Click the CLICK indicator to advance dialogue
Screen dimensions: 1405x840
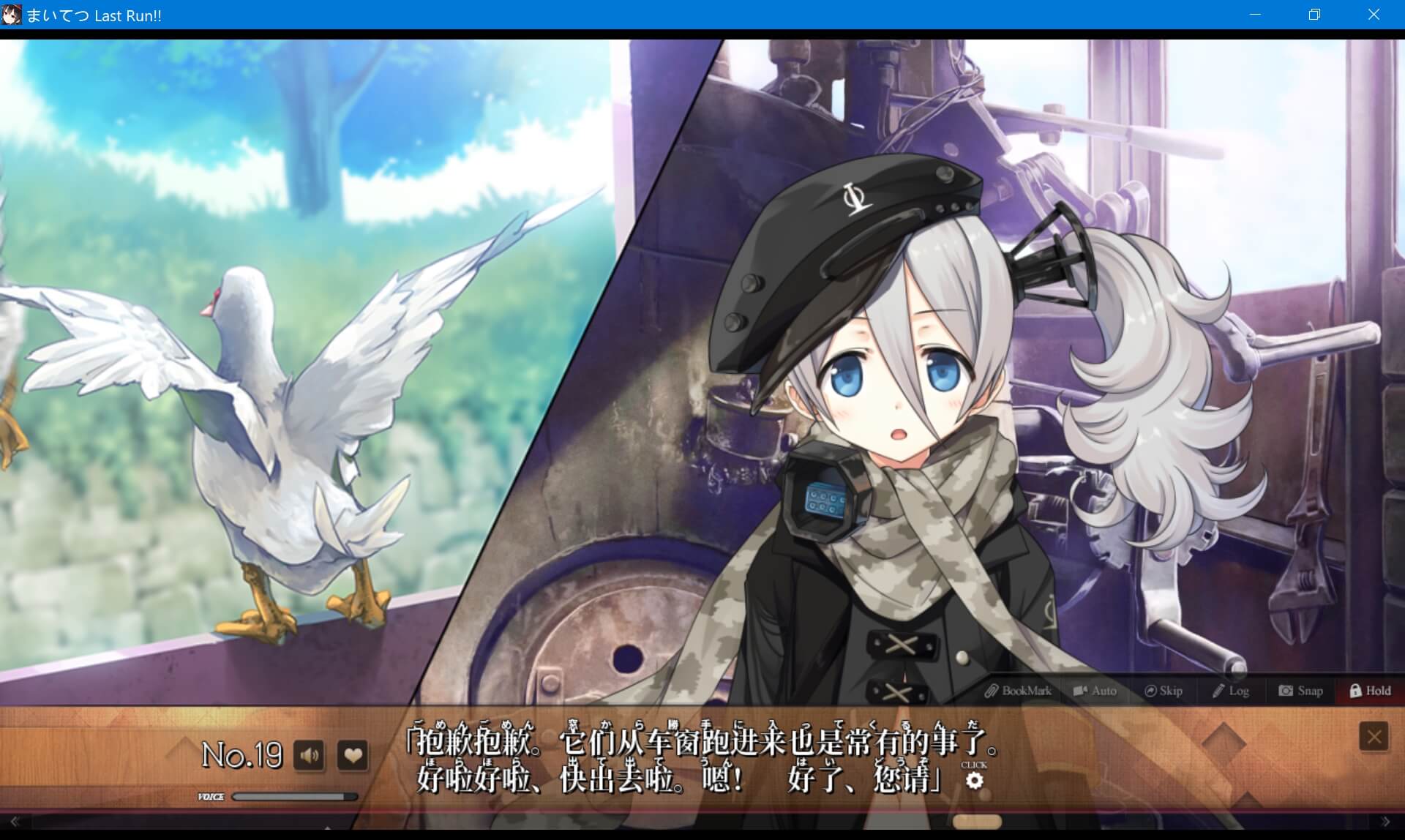tap(973, 764)
